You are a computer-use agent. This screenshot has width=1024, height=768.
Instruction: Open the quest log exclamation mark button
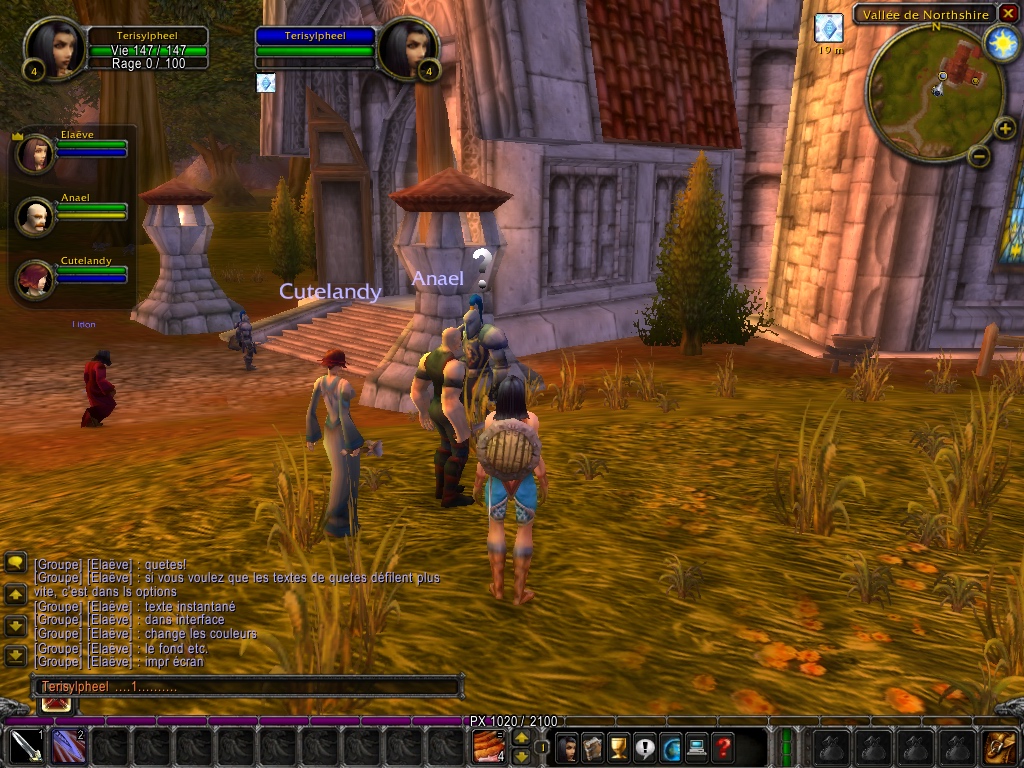[645, 747]
